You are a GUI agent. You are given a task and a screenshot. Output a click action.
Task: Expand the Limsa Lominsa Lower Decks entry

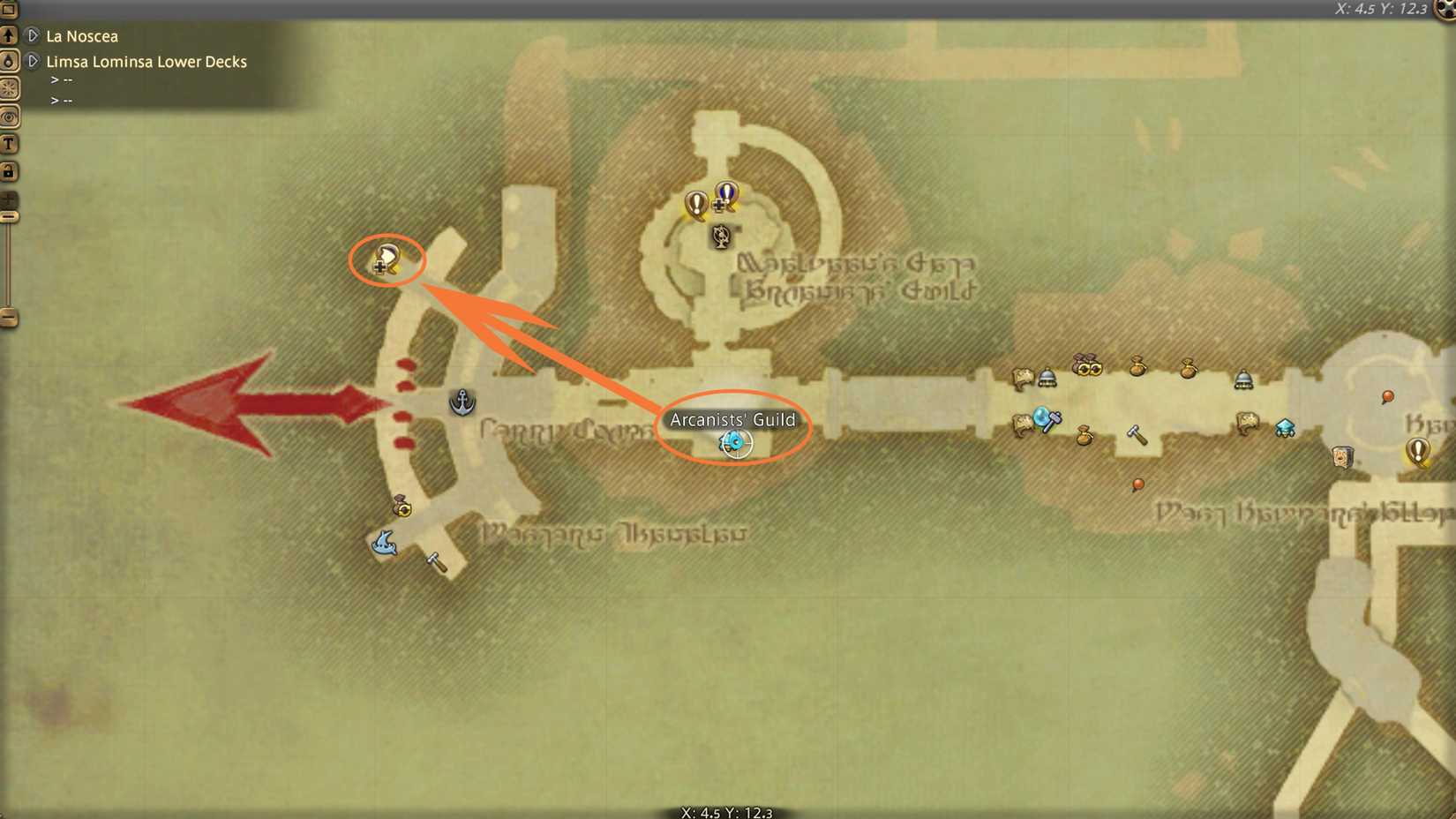(x=34, y=62)
